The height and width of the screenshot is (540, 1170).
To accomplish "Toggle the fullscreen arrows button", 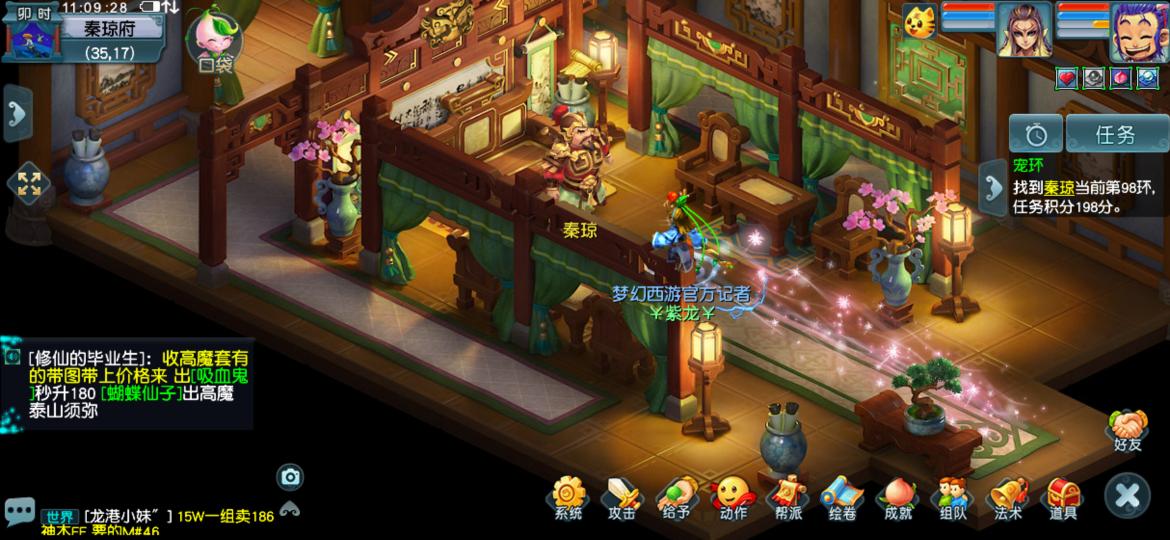I will [29, 183].
